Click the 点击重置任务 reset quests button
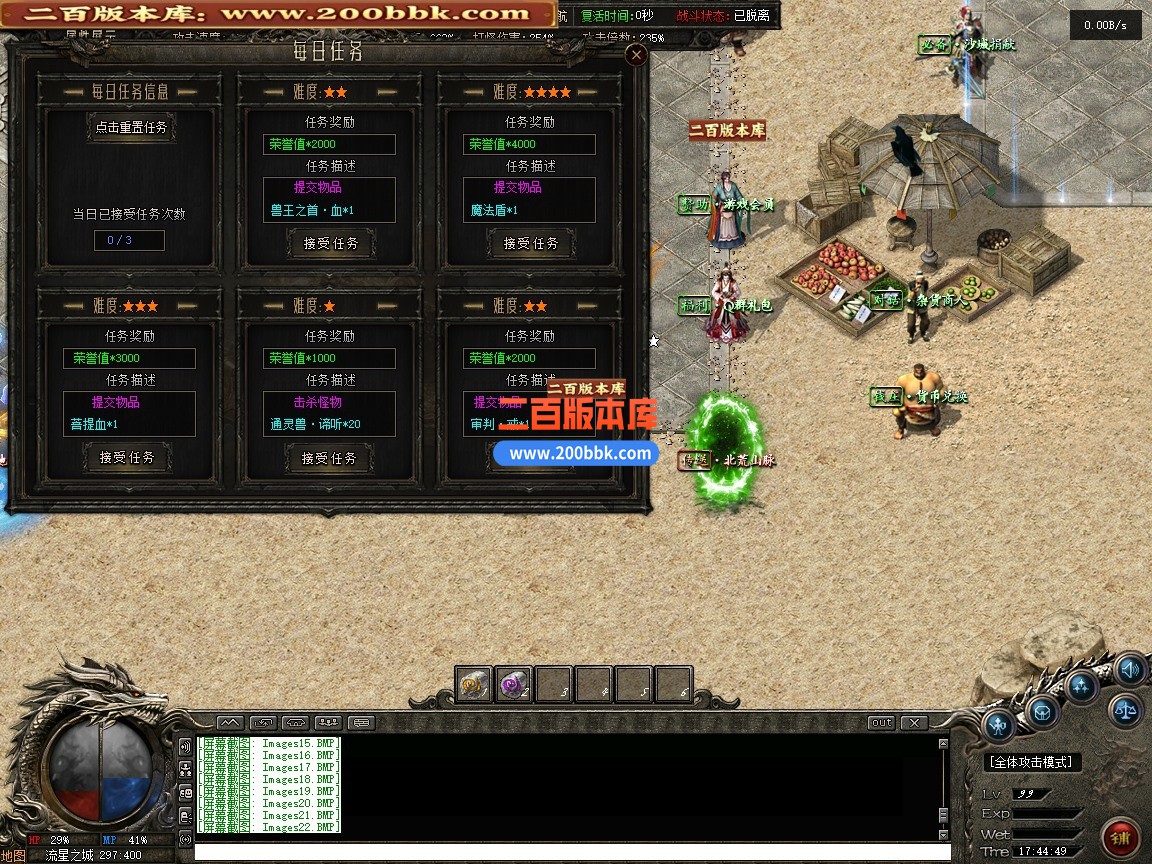This screenshot has height=864, width=1152. [x=131, y=128]
